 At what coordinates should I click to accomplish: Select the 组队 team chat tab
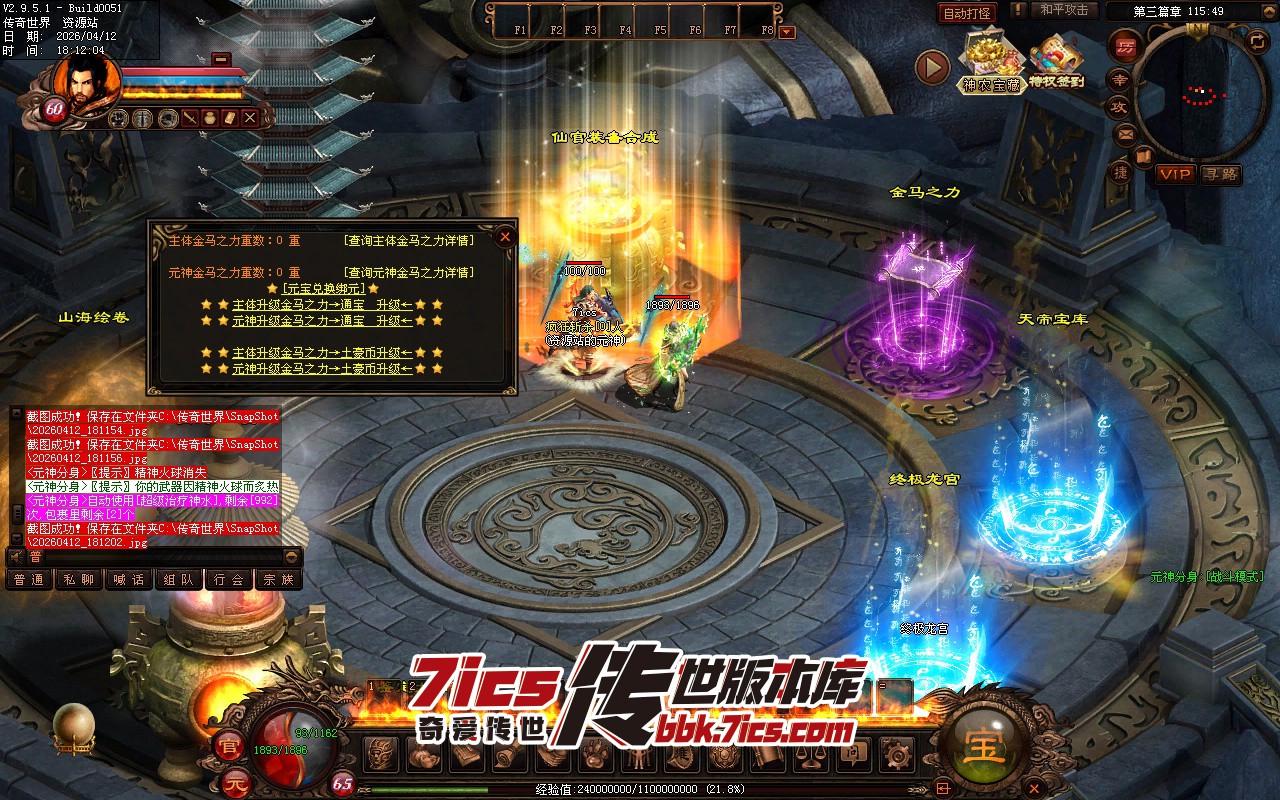pyautogui.click(x=179, y=579)
